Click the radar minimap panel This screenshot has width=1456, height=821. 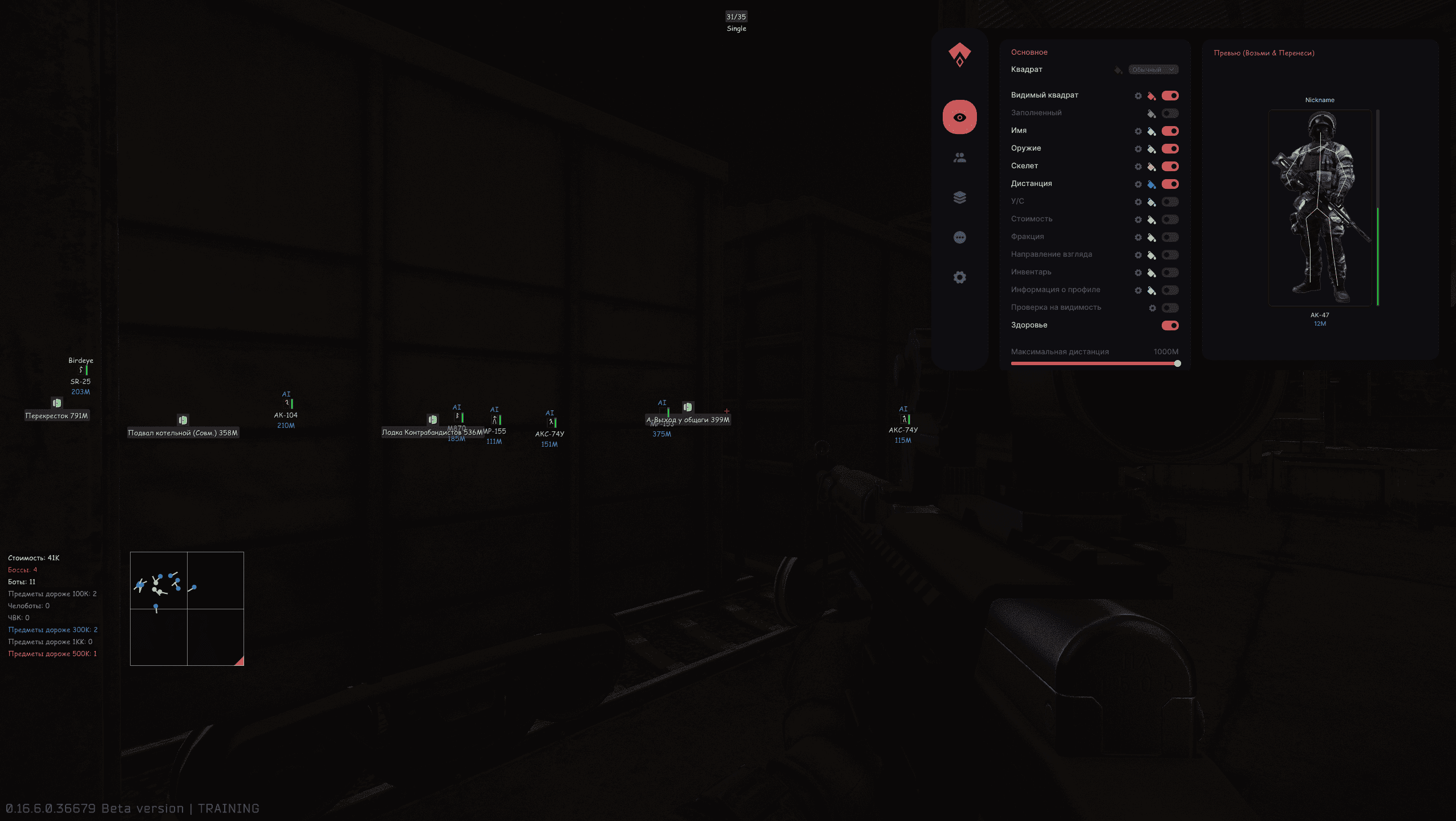(x=187, y=608)
